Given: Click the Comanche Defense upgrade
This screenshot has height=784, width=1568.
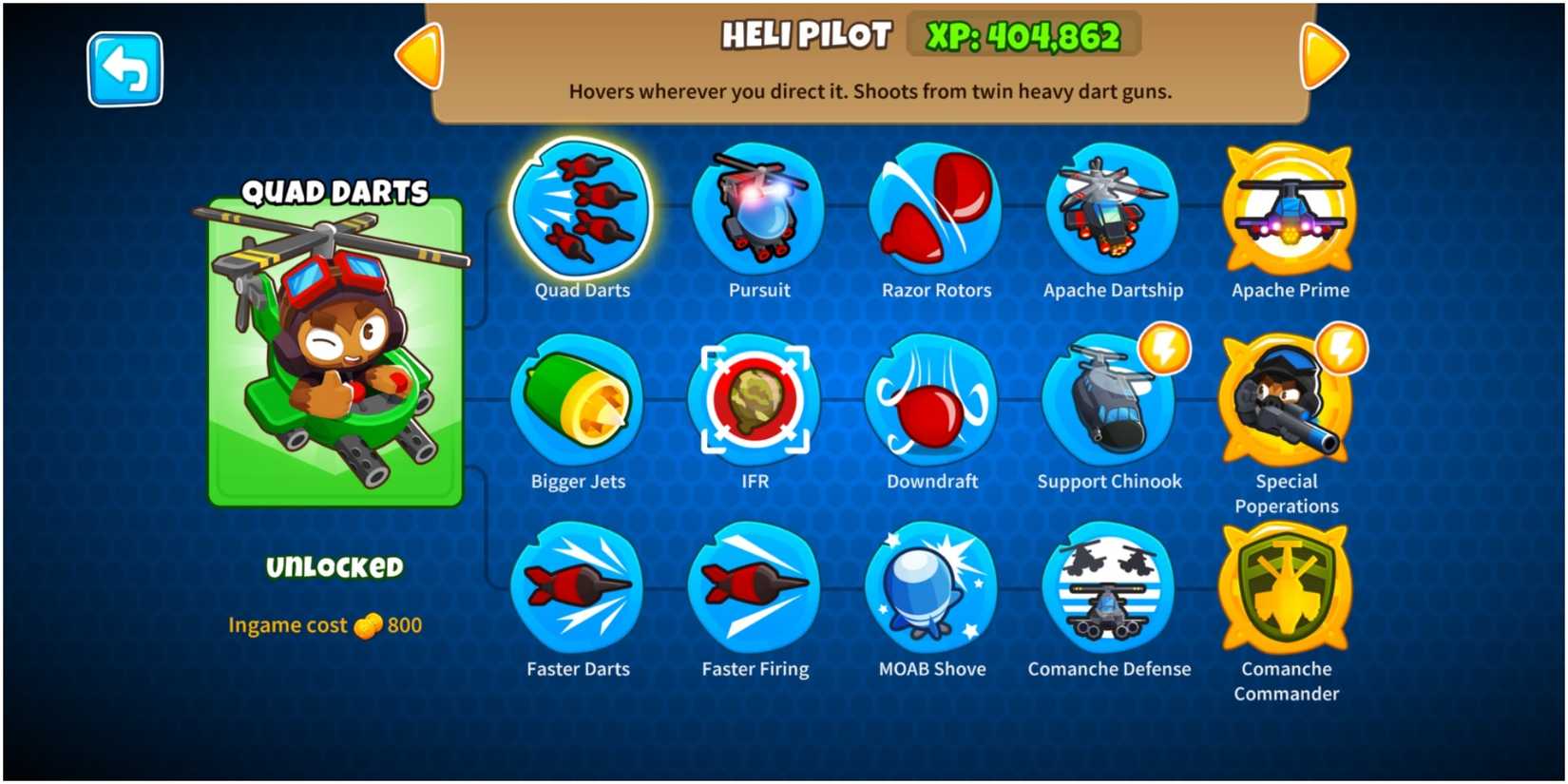Looking at the screenshot, I should 1109,591.
